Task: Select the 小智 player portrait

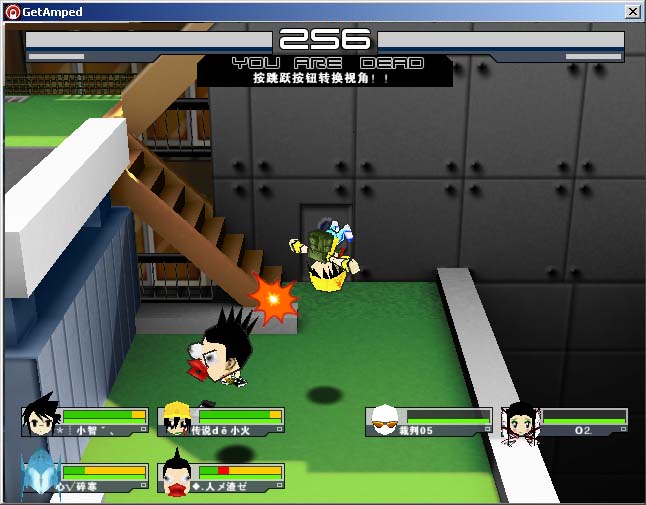Action: click(41, 418)
